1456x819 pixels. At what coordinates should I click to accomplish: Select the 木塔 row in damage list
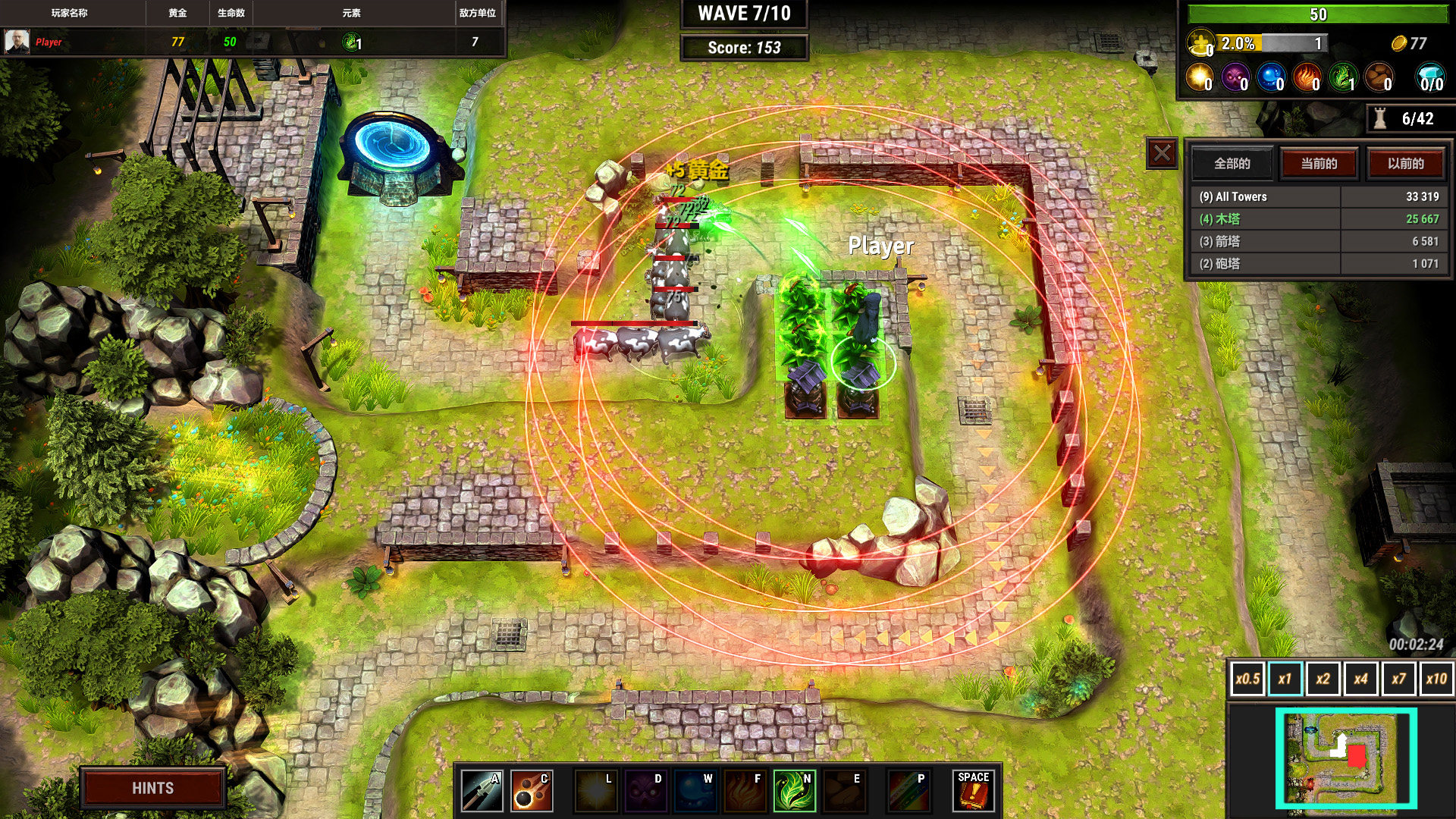pos(1318,219)
